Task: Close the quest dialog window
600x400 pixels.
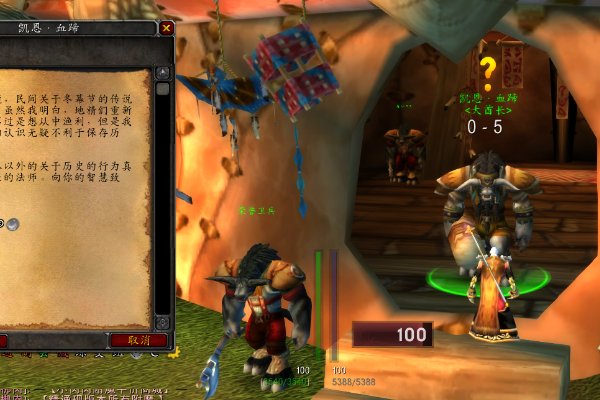Action: (166, 29)
